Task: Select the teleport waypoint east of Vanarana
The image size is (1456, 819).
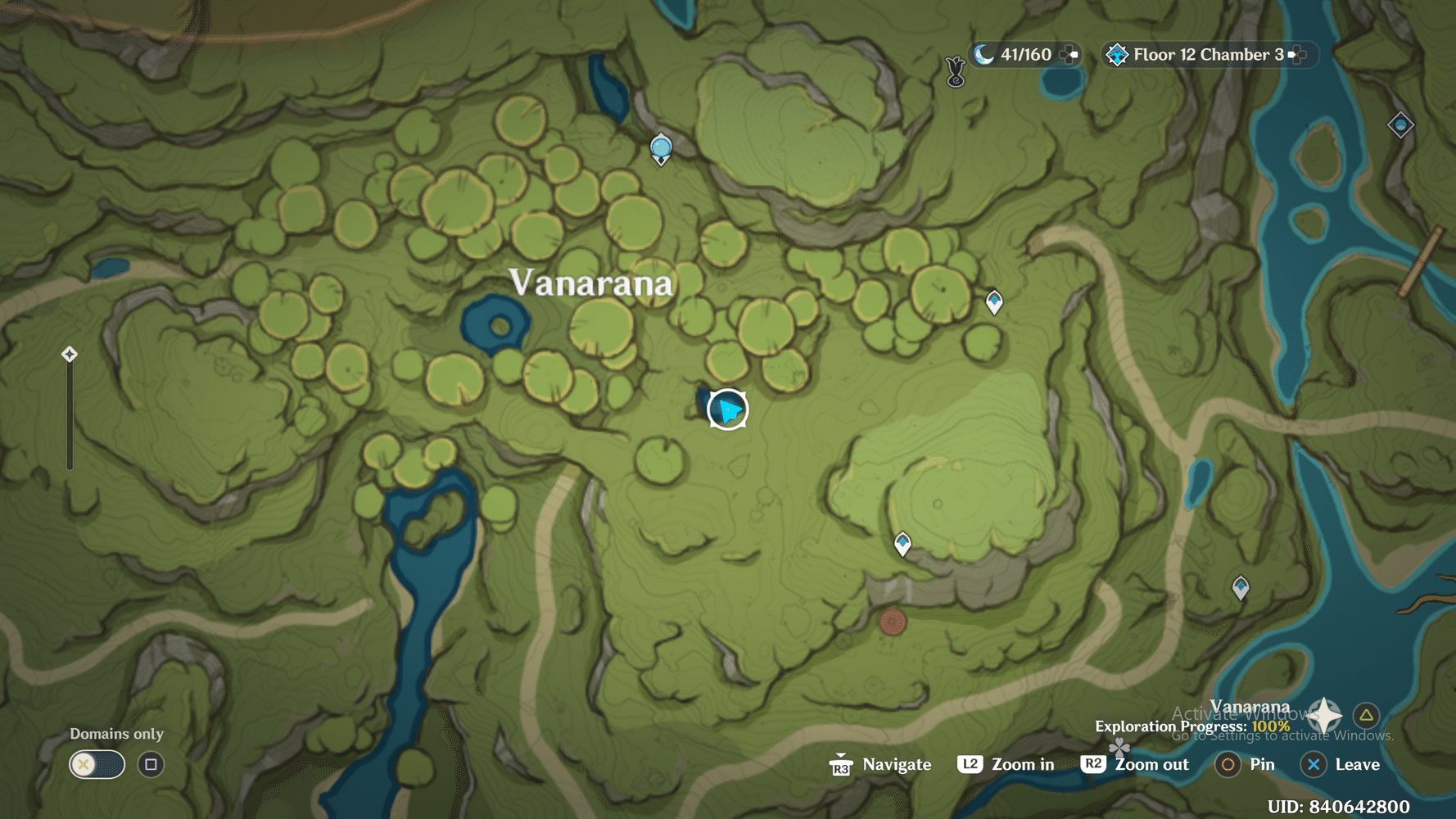Action: (993, 301)
